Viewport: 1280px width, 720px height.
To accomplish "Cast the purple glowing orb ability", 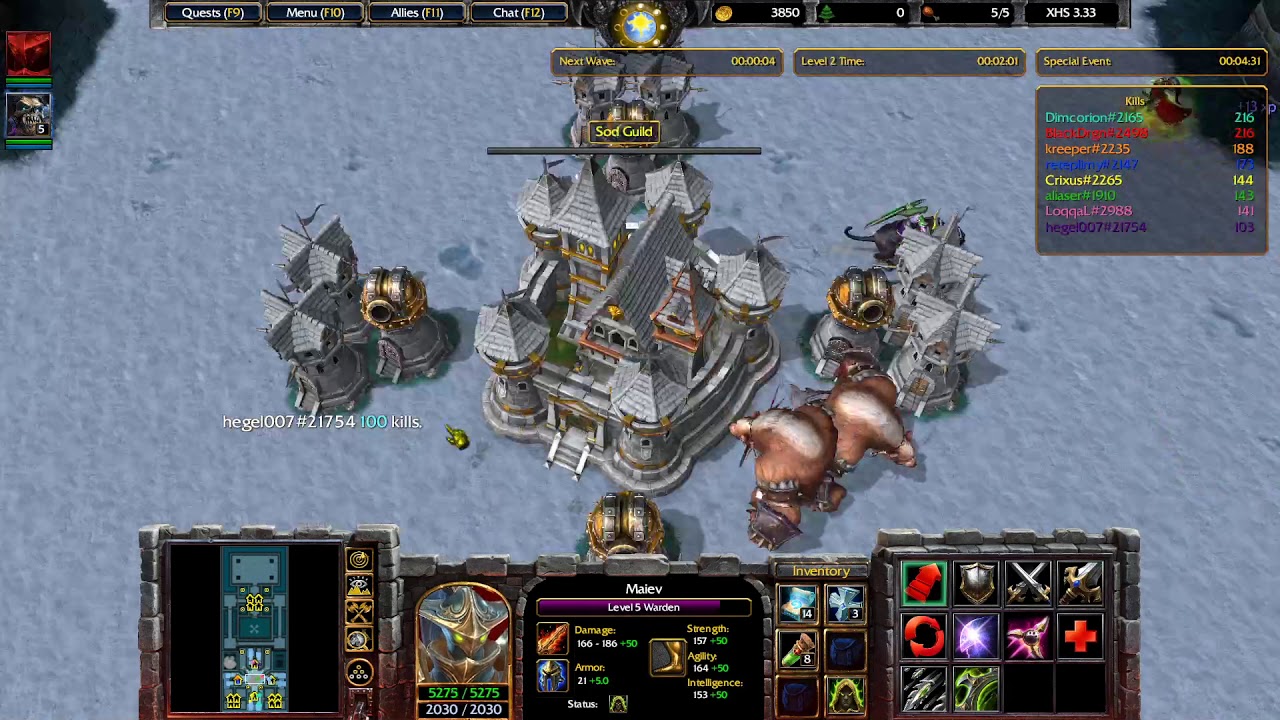I will tap(976, 636).
